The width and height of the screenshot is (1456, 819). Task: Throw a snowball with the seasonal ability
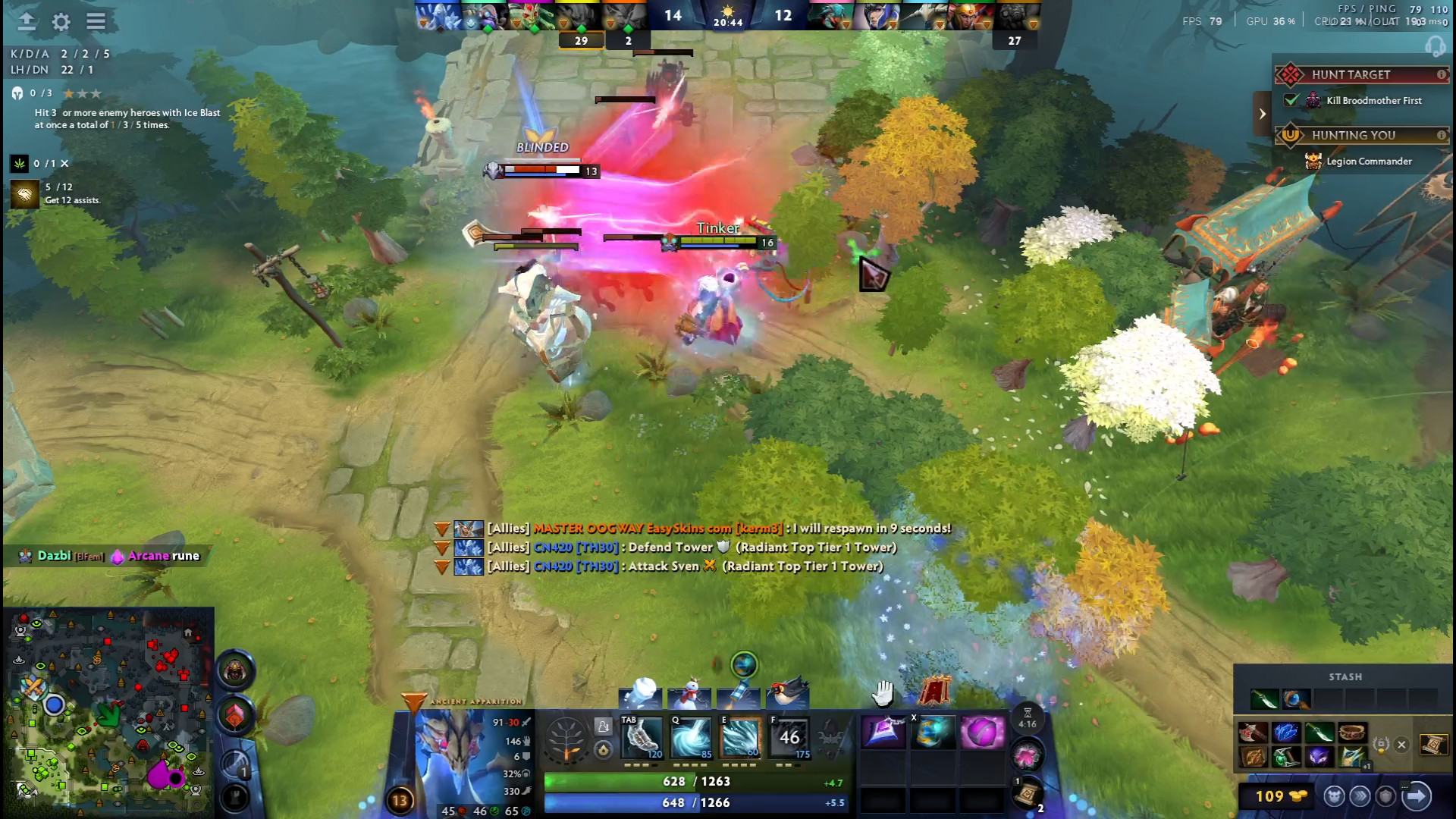coord(641,693)
